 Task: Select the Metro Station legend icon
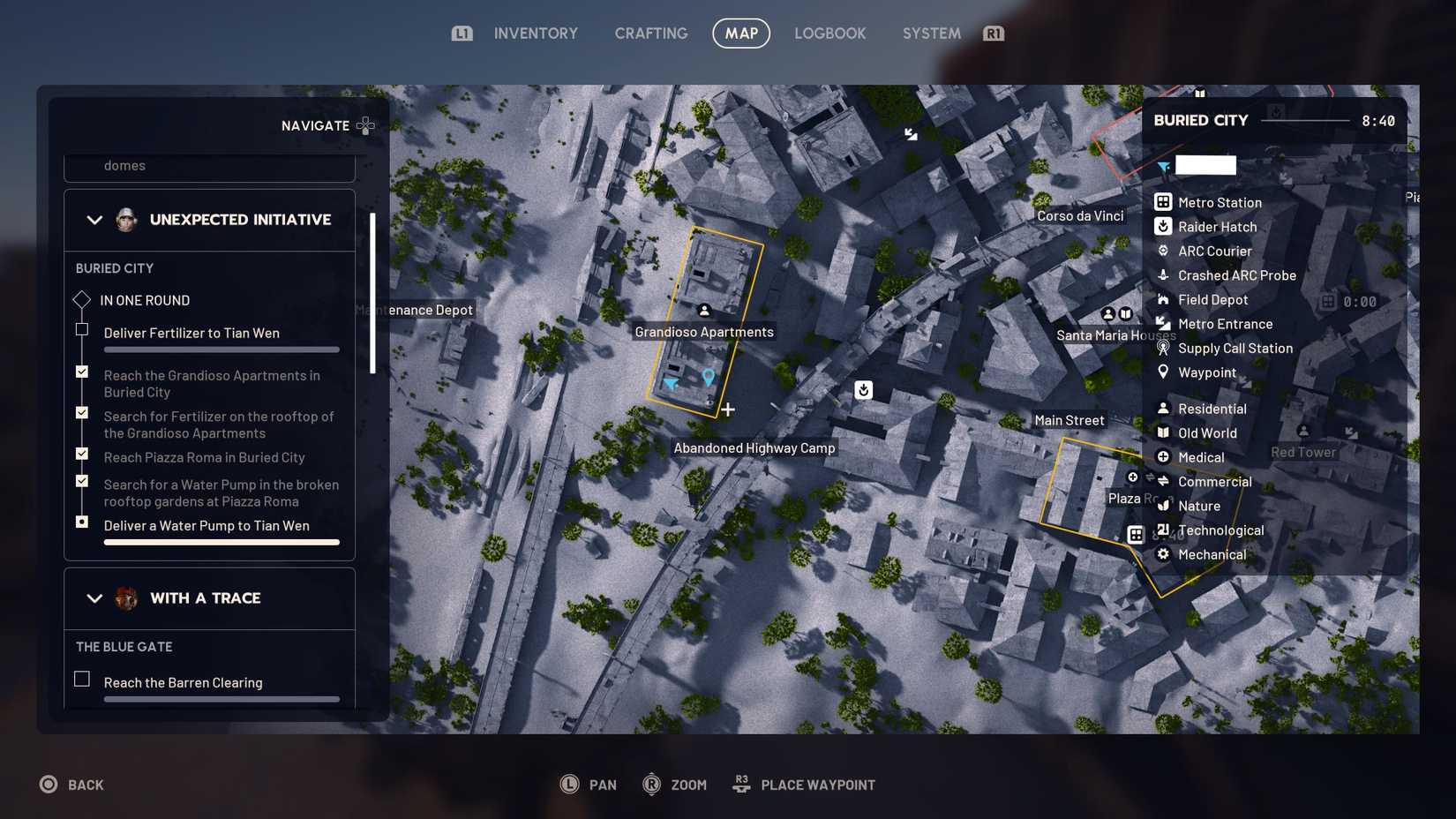[x=1163, y=201]
